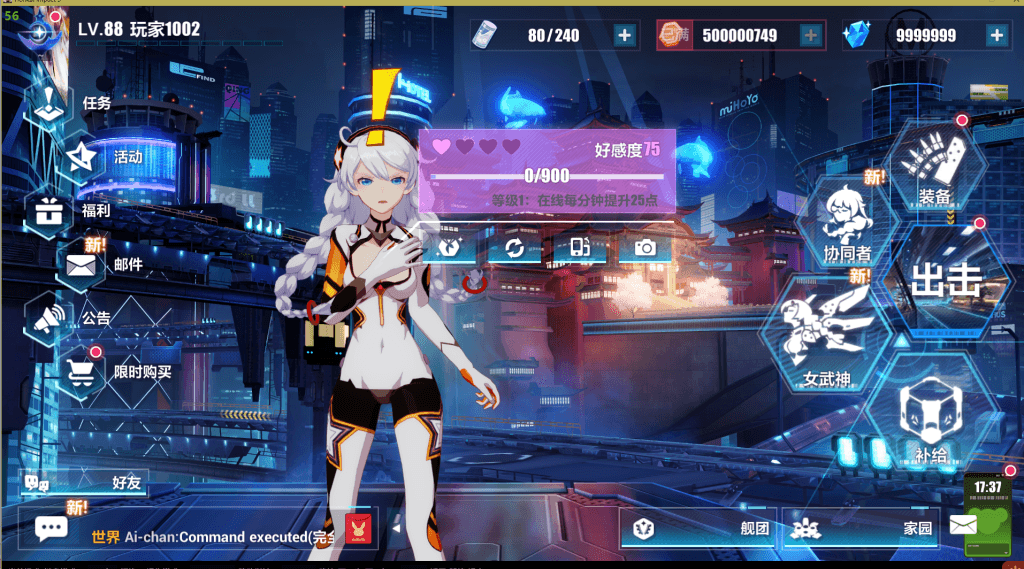Image resolution: width=1024 pixels, height=569 pixels.
Task: Click the circular arrows swap character icon
Action: point(514,248)
